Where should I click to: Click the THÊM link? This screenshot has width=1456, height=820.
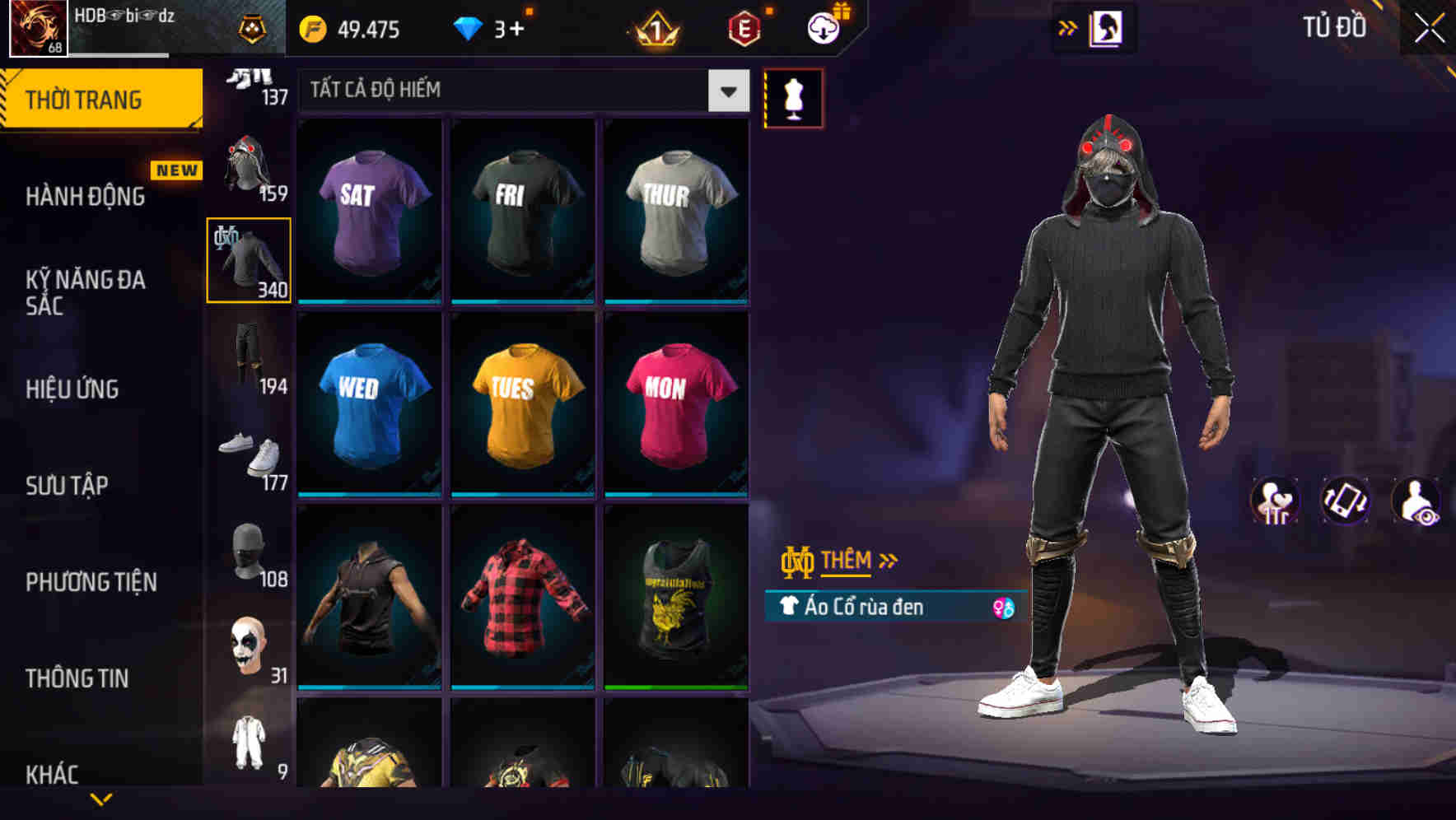[848, 561]
